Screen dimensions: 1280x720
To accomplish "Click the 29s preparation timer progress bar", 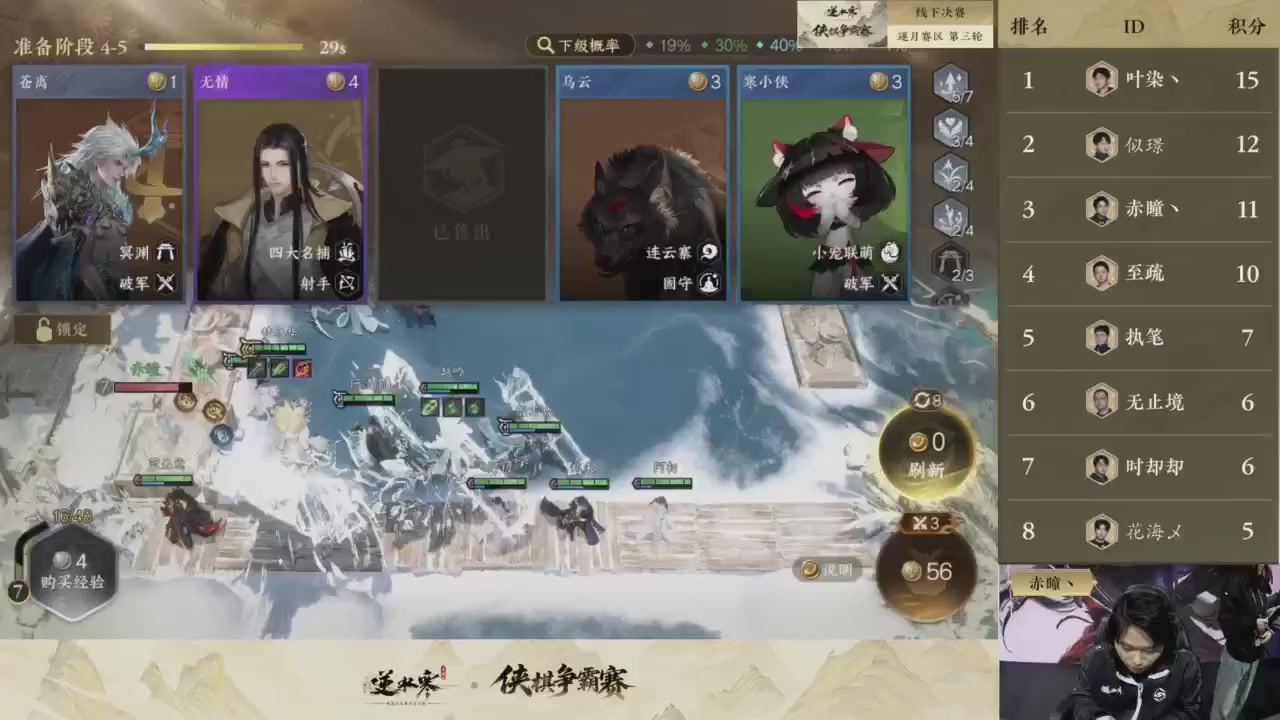I will (x=225, y=46).
